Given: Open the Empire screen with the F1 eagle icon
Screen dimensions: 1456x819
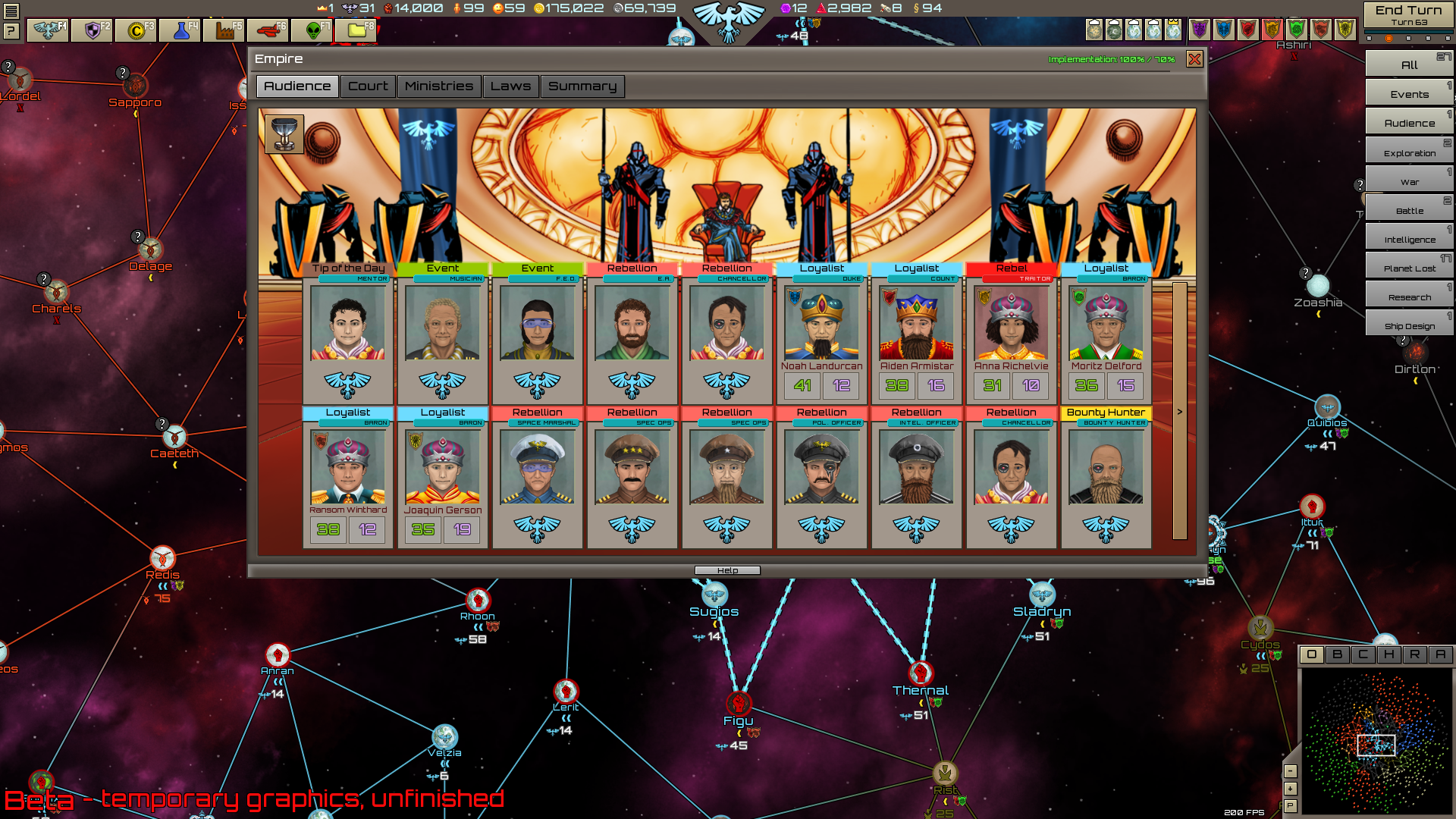Looking at the screenshot, I should (46, 30).
